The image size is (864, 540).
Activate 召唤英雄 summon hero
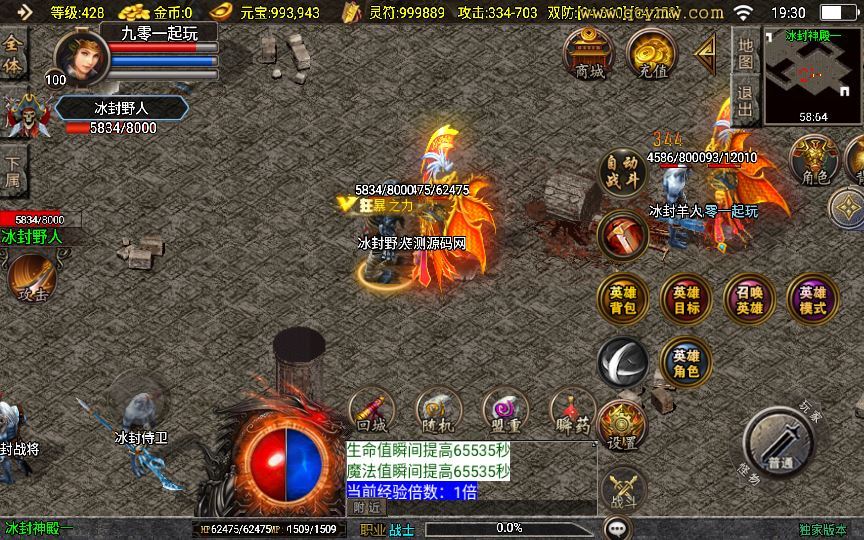pos(749,299)
